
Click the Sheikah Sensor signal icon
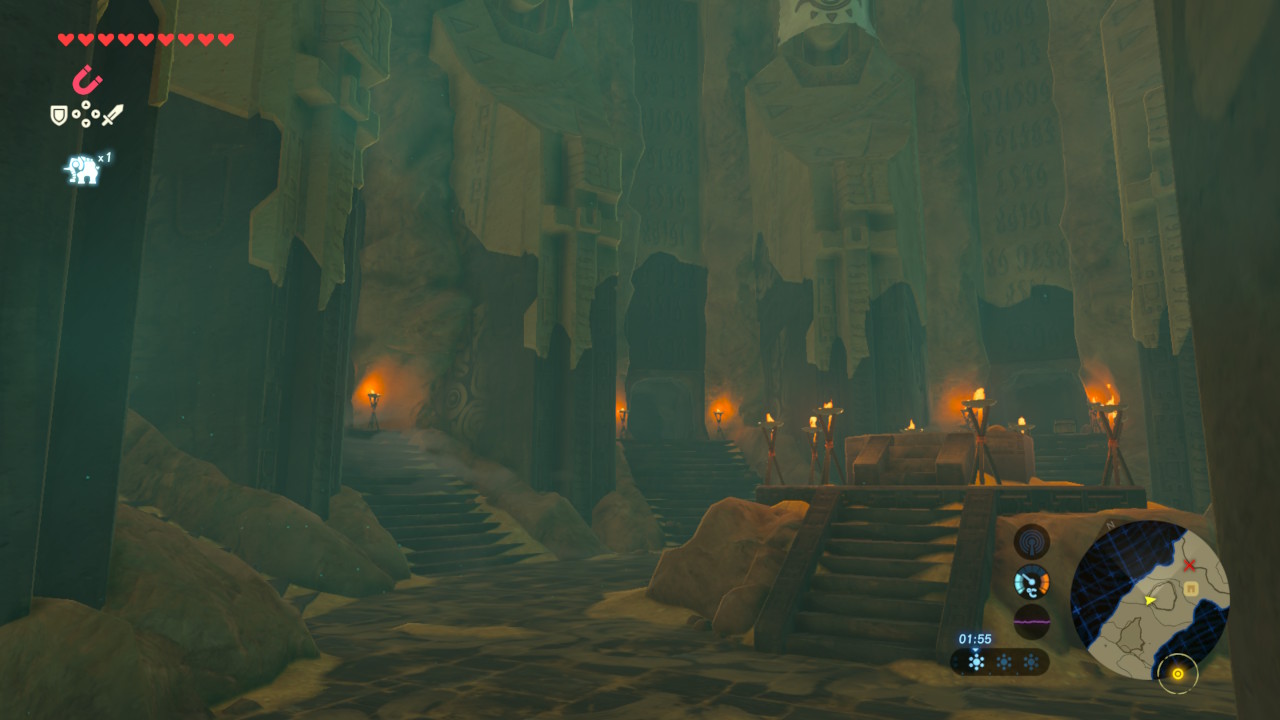pos(1032,542)
